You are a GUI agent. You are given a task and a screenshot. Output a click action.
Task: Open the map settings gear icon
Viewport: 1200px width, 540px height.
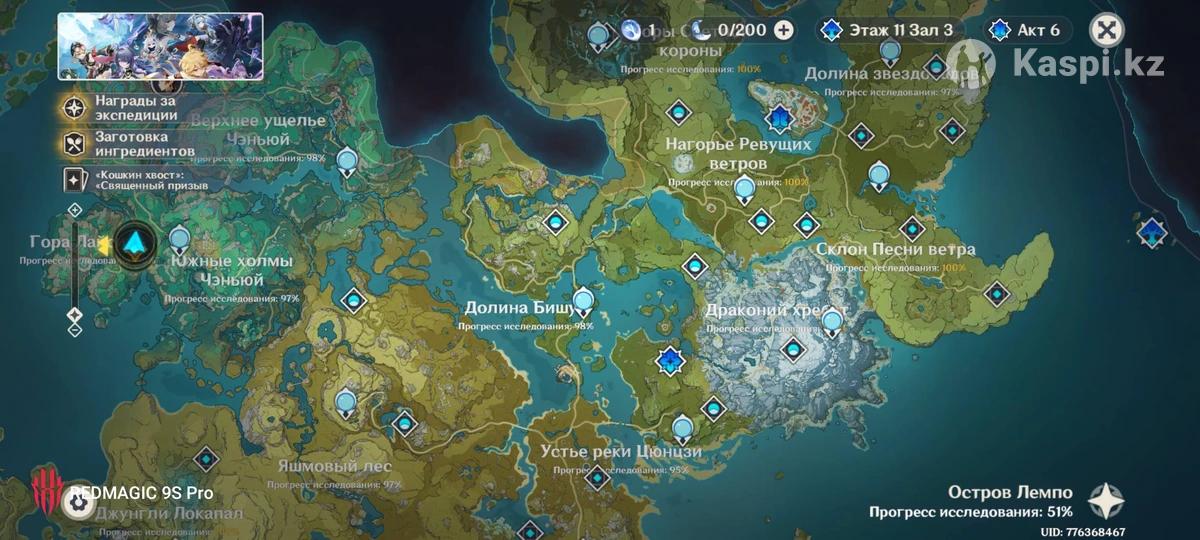click(x=77, y=503)
